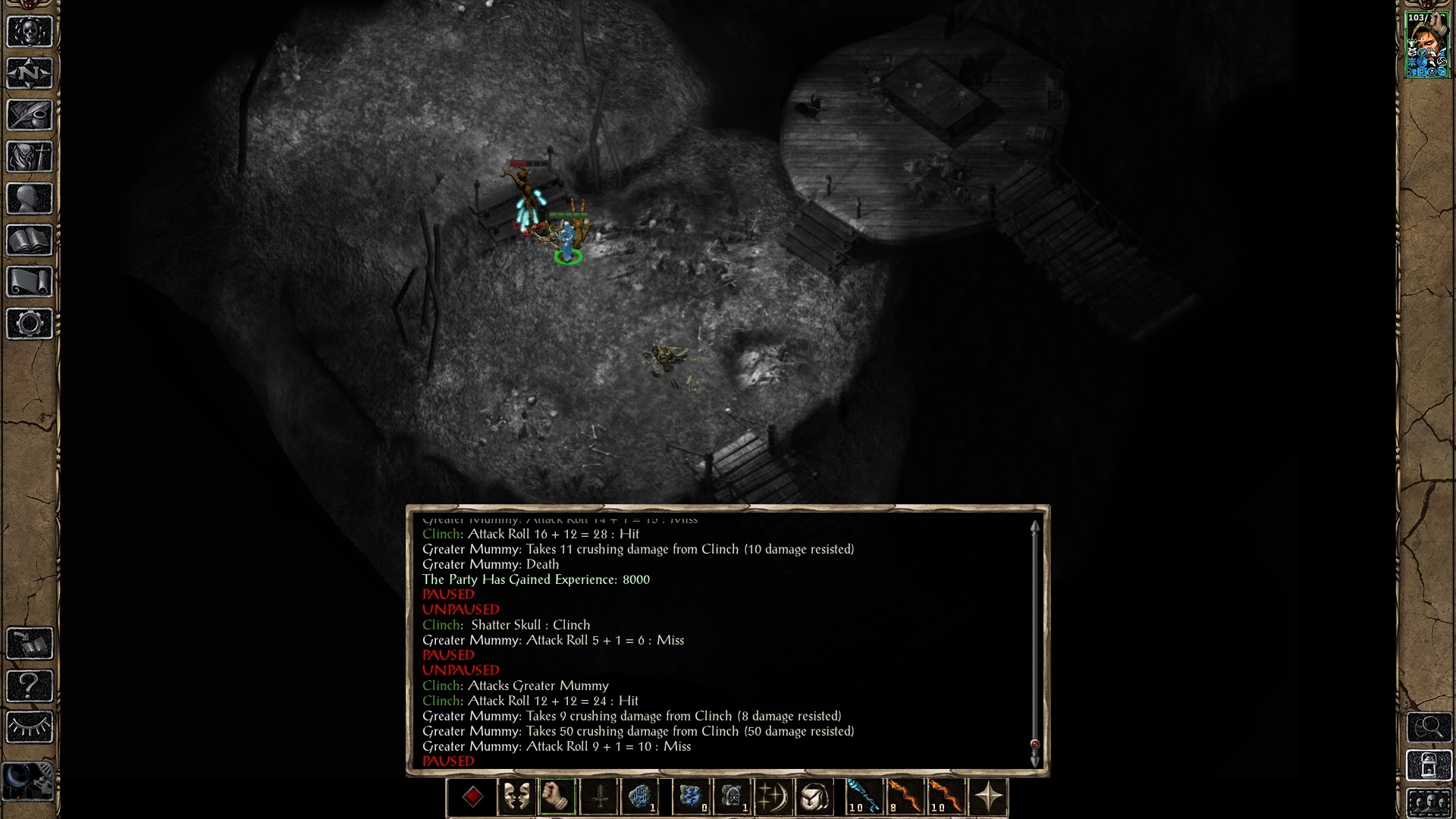
Task: Toggle the magnifying glass highlight button
Action: [x=1429, y=728]
